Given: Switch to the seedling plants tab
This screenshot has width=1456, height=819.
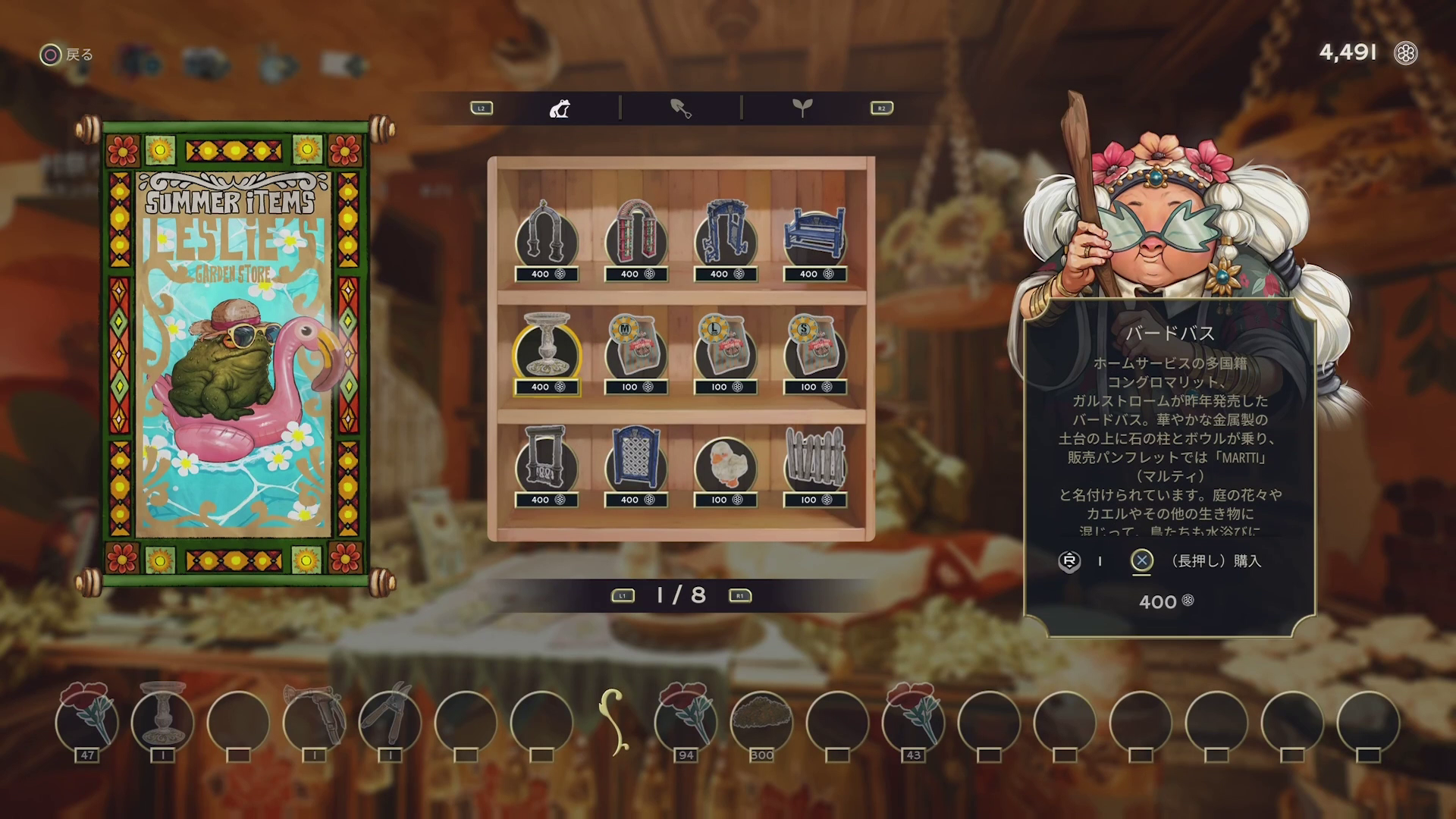Looking at the screenshot, I should coord(802,108).
